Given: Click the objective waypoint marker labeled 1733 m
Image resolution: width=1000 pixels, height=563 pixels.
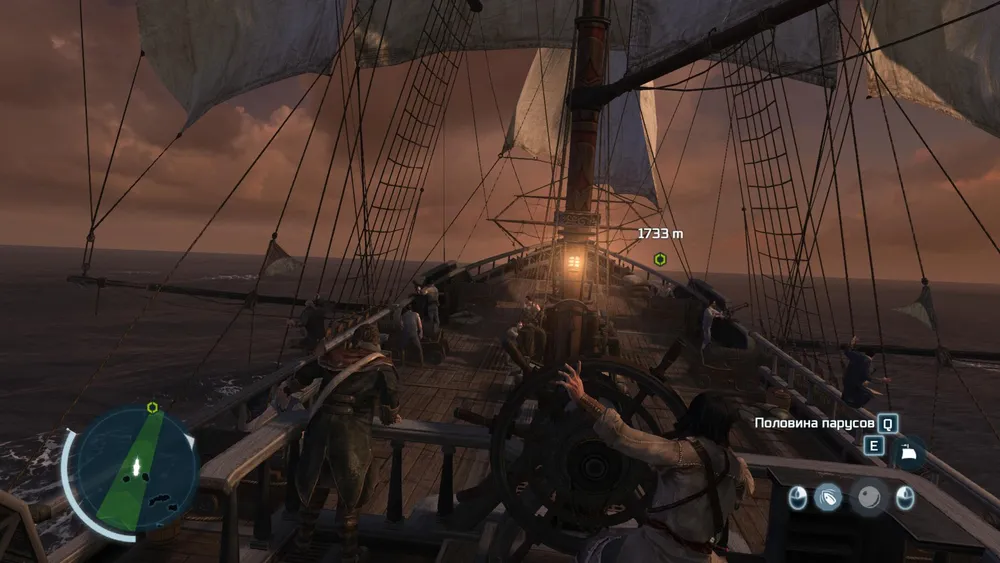Looking at the screenshot, I should click(660, 259).
